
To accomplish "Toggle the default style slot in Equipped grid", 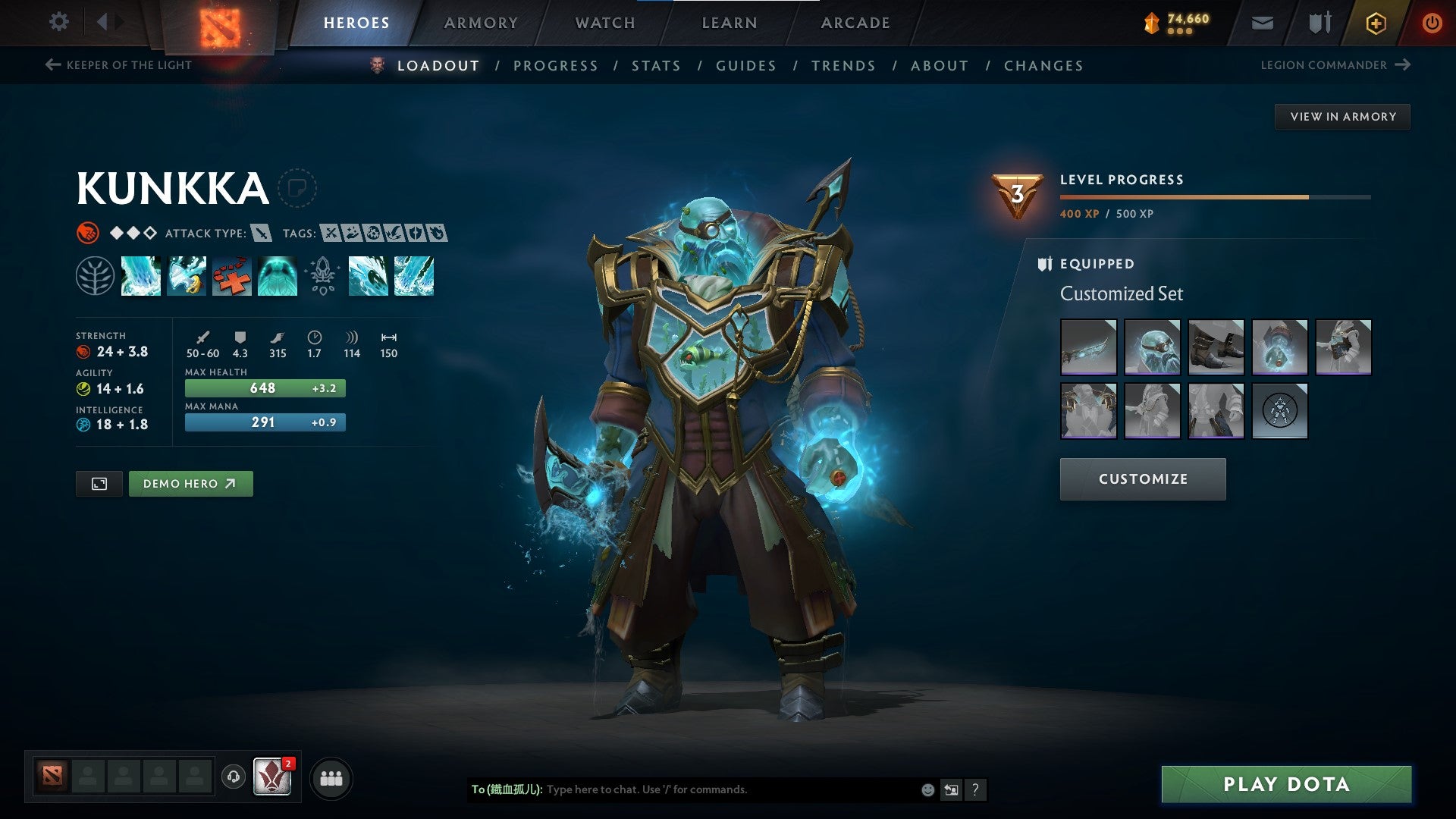I will pyautogui.click(x=1280, y=410).
